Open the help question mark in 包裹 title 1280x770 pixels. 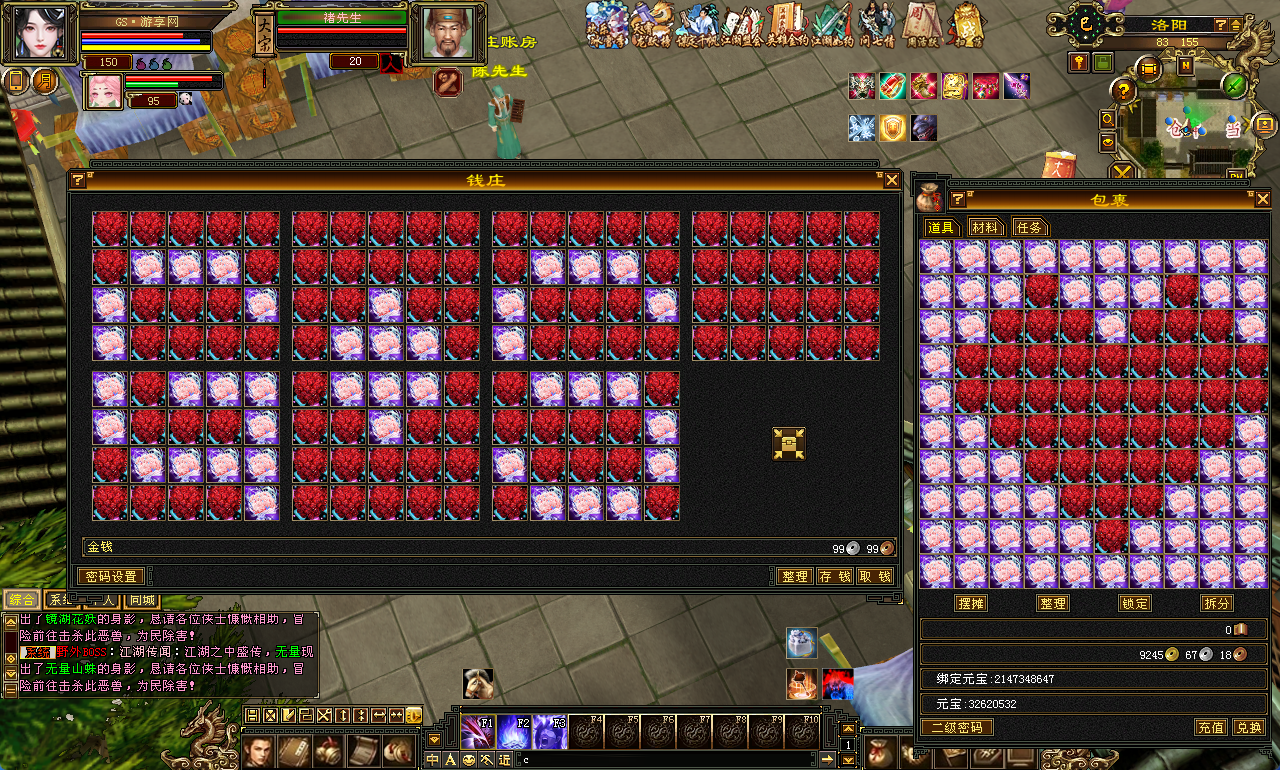point(955,198)
